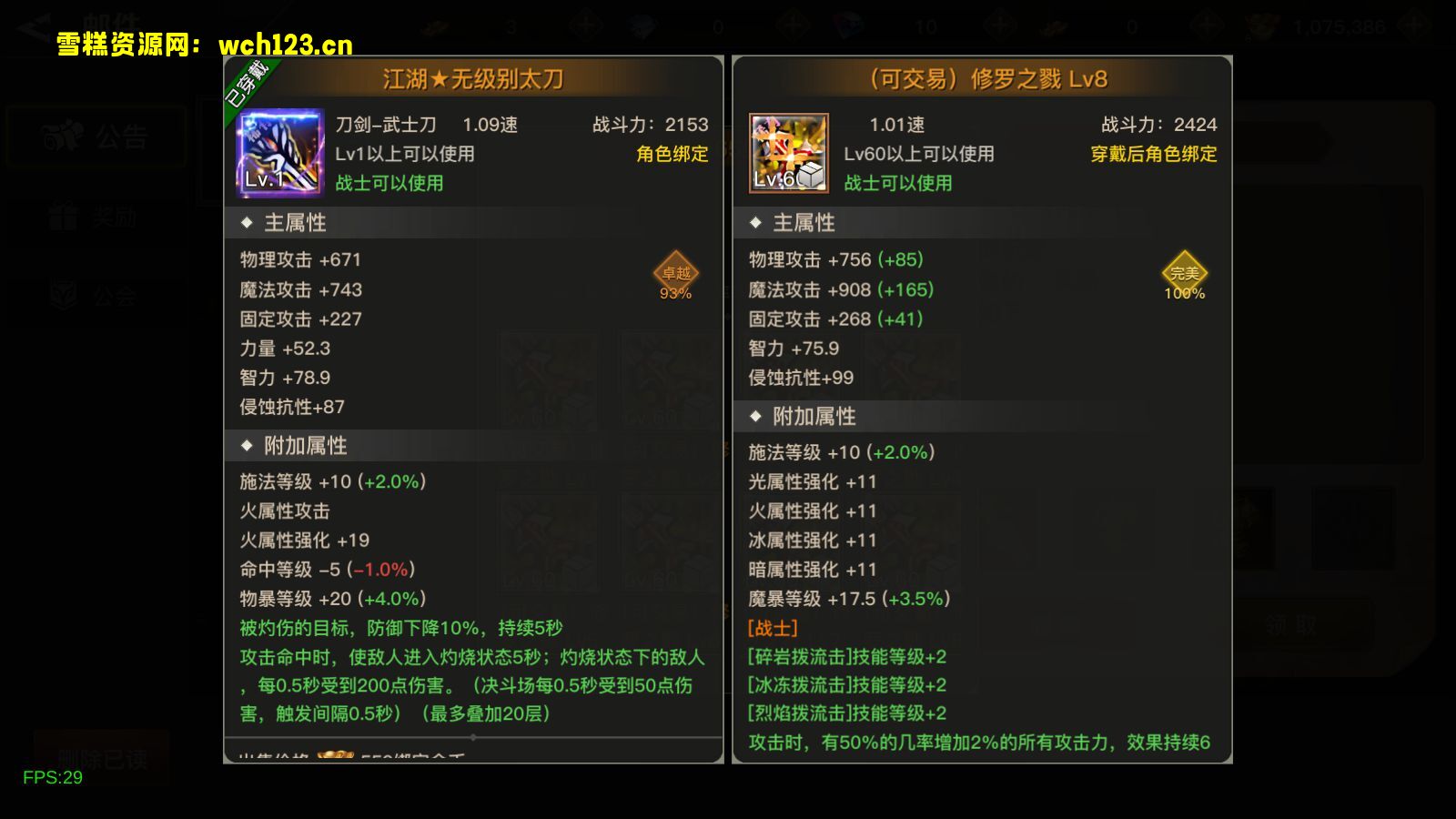Click the 公告 megaphone icon in sidebar
The width and height of the screenshot is (1456, 819).
pos(60,135)
